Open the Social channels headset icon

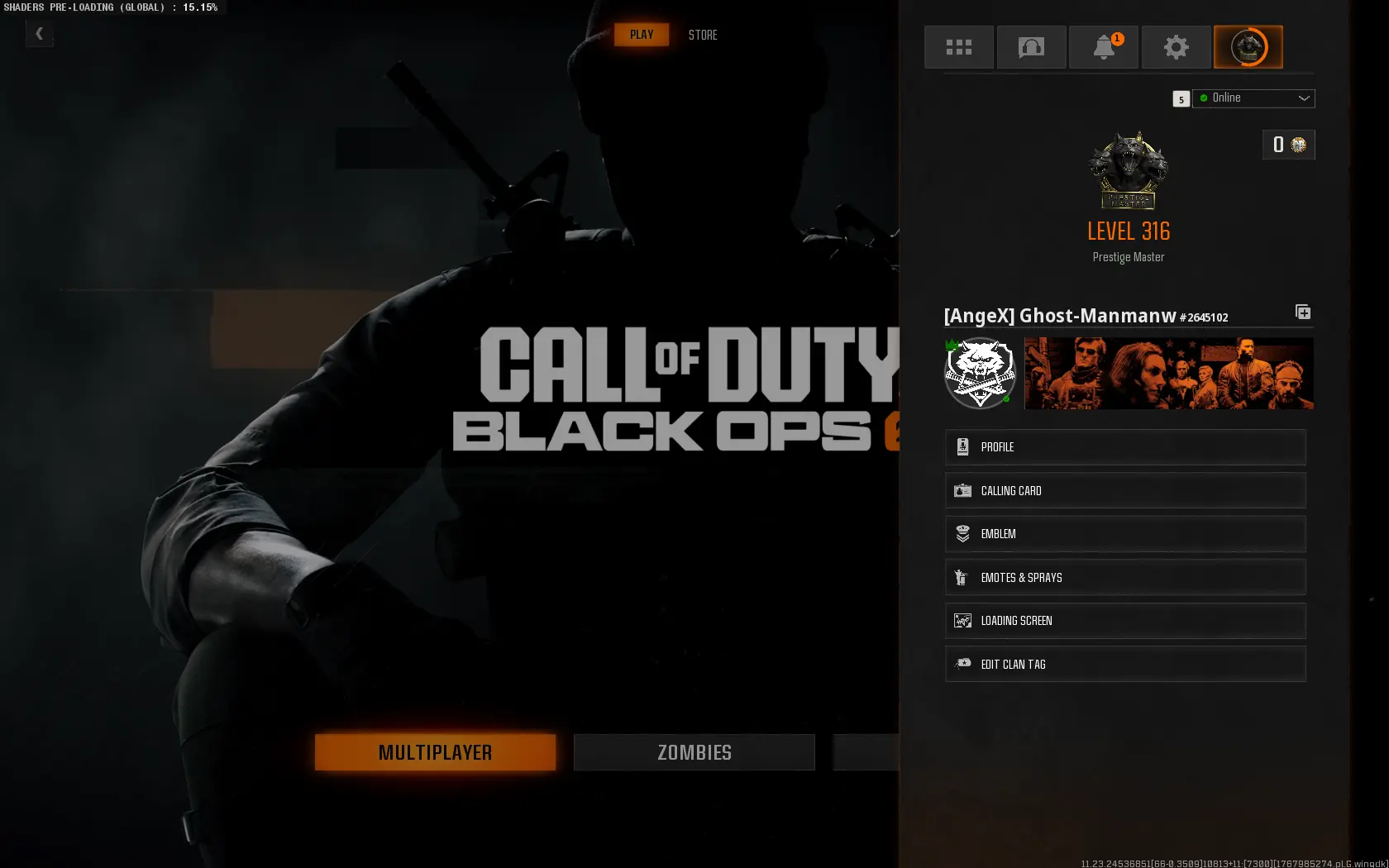point(1031,47)
